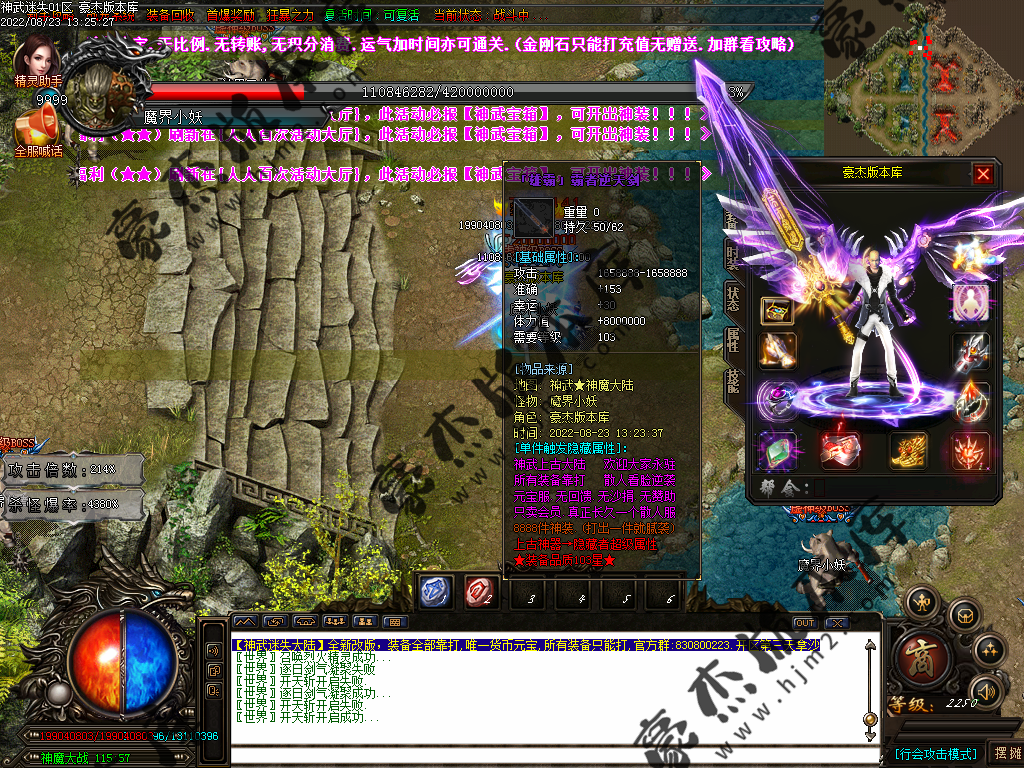Image resolution: width=1024 pixels, height=768 pixels.
Task: Show the 属性 (attributes) tab
Action: click(x=733, y=340)
